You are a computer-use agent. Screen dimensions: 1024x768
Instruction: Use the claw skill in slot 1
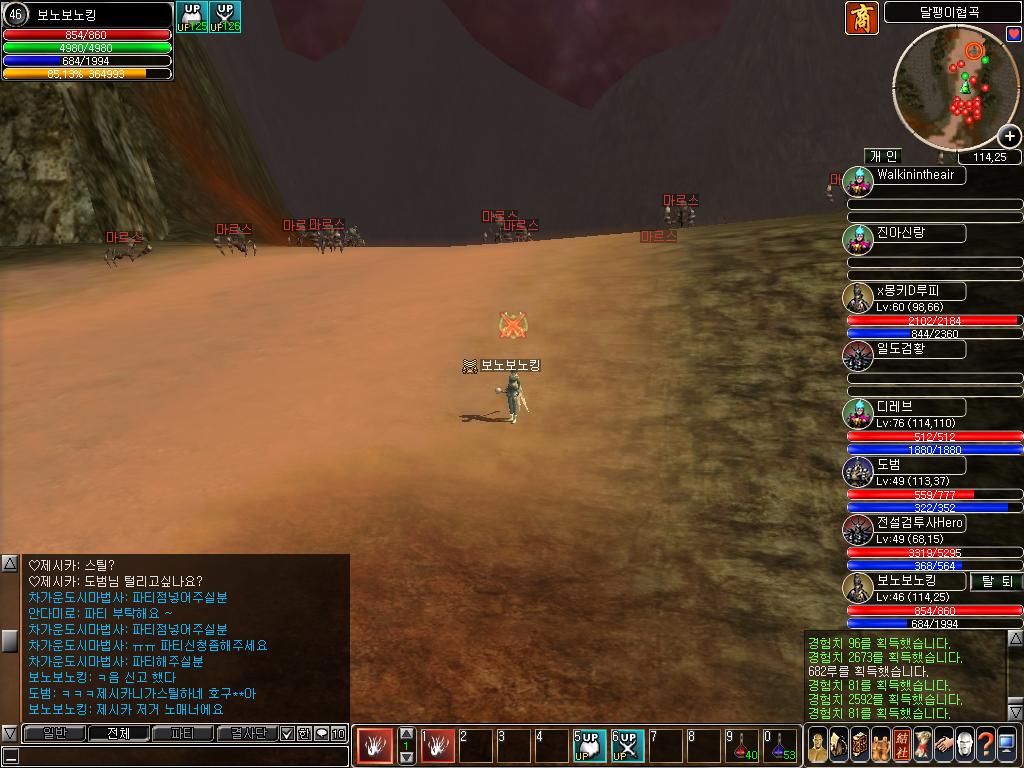pos(438,745)
